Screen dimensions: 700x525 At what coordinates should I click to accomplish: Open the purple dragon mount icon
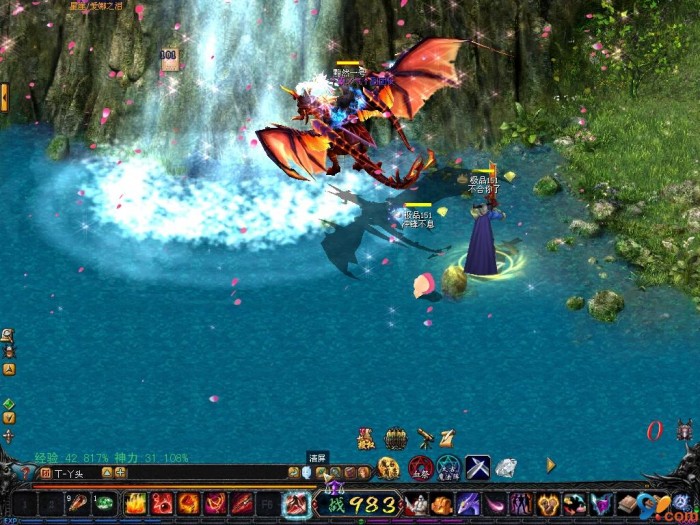pos(468,504)
